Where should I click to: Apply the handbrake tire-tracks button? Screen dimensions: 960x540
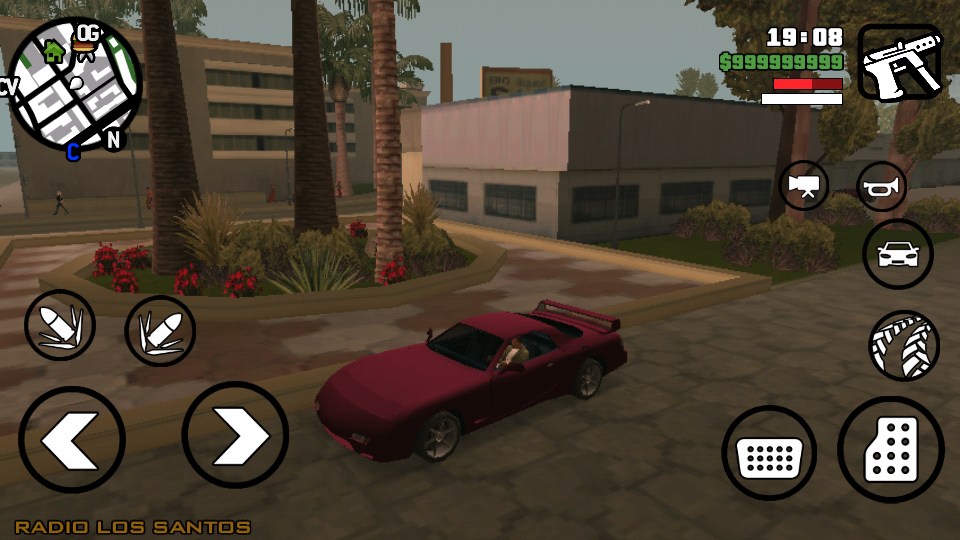pyautogui.click(x=904, y=345)
